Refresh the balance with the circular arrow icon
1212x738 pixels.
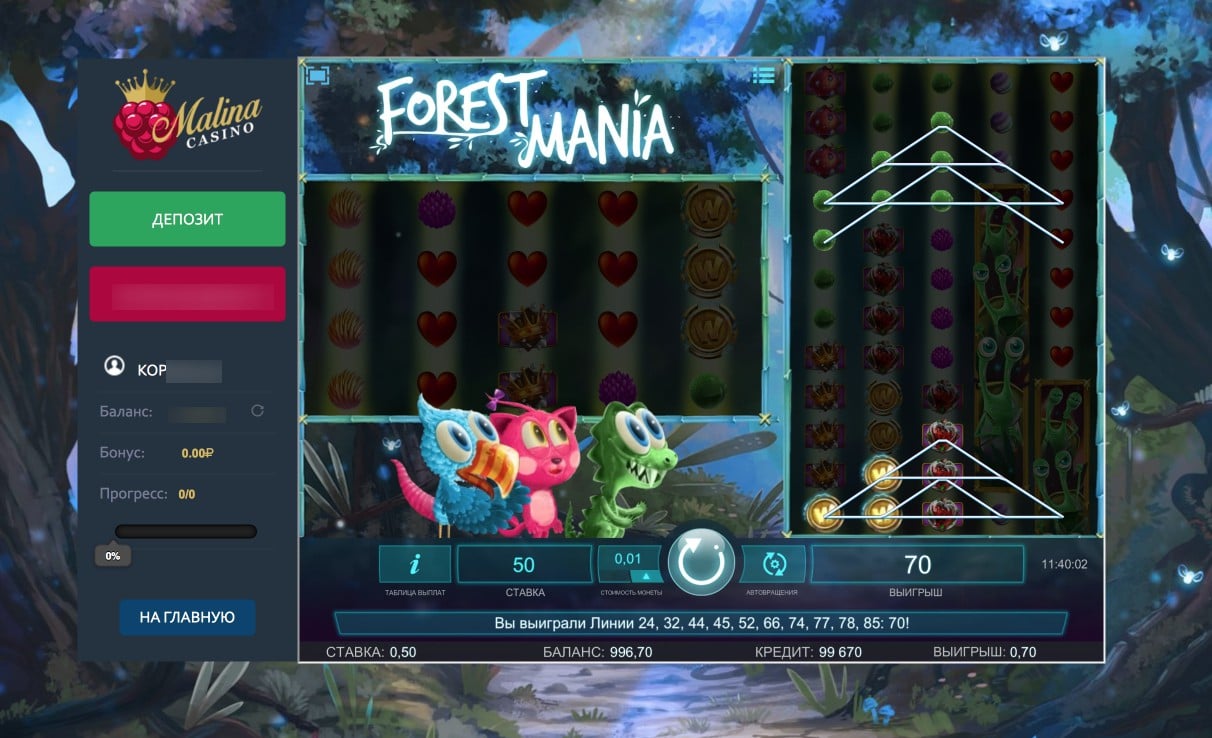tap(257, 411)
